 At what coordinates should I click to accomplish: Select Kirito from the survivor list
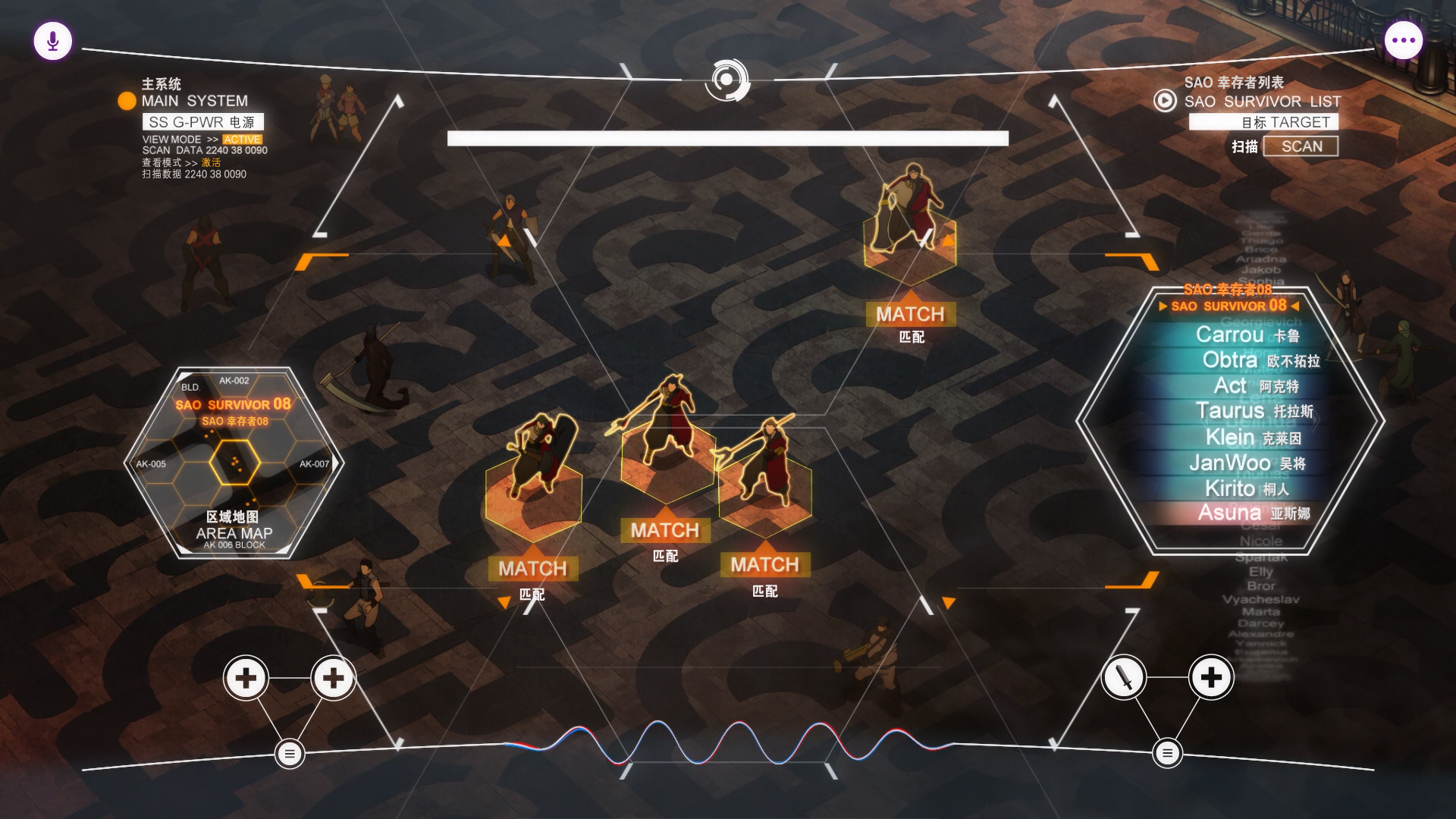click(x=1246, y=488)
